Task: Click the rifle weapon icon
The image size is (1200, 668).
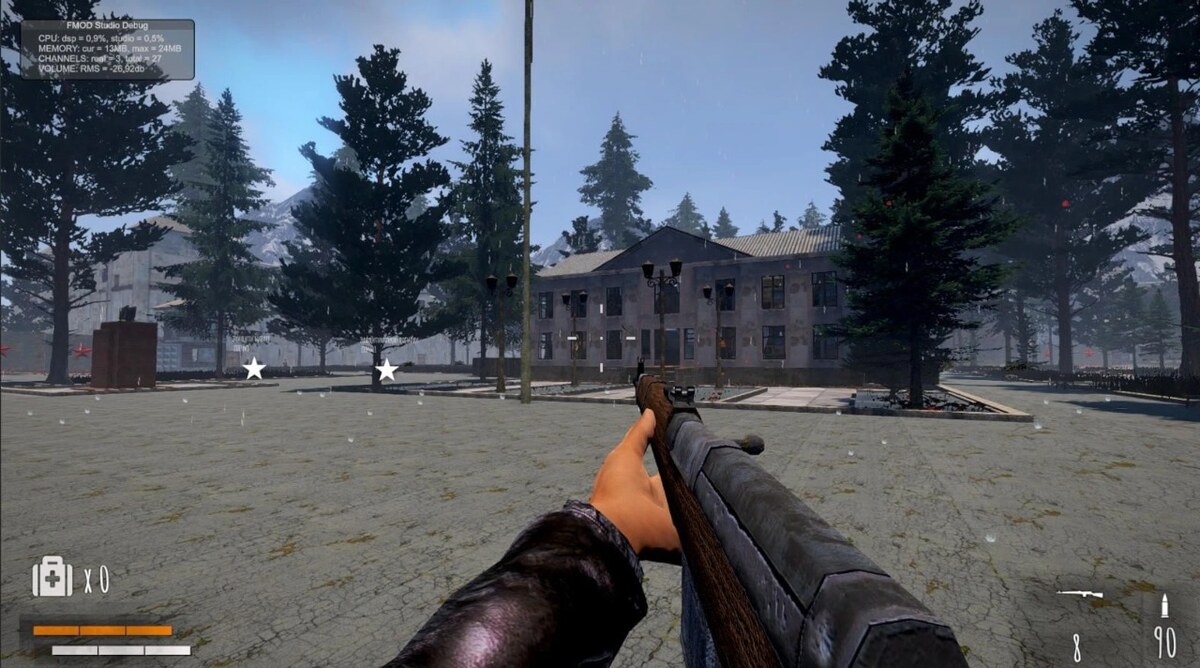Action: pyautogui.click(x=1080, y=594)
